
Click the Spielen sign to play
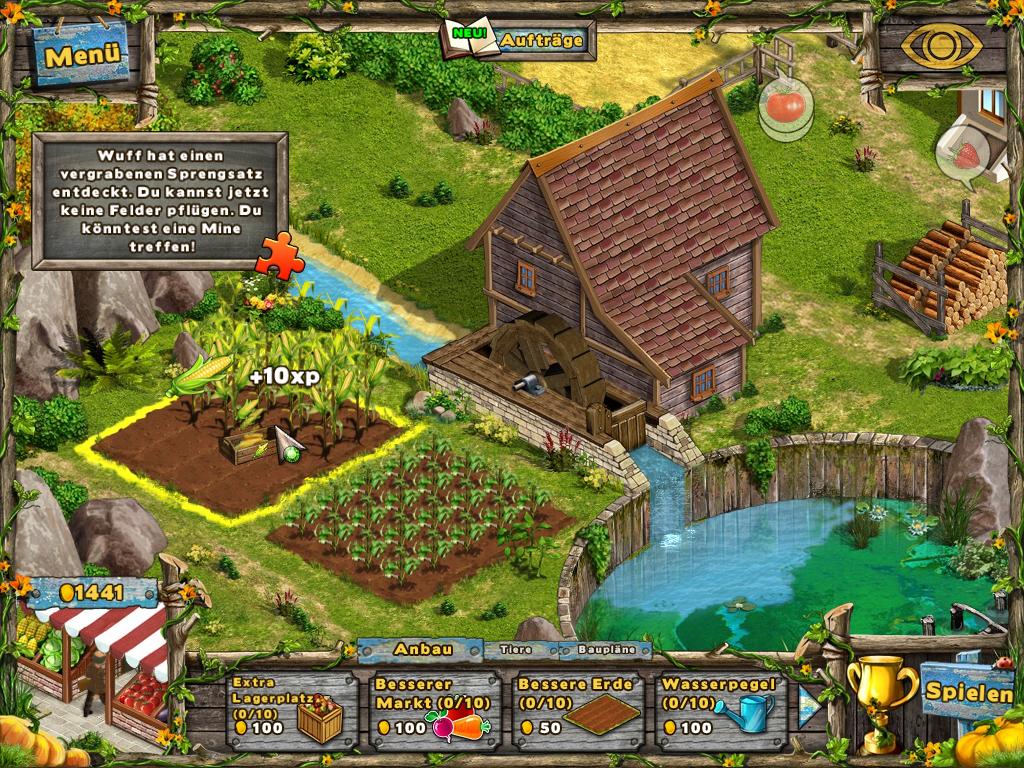967,689
